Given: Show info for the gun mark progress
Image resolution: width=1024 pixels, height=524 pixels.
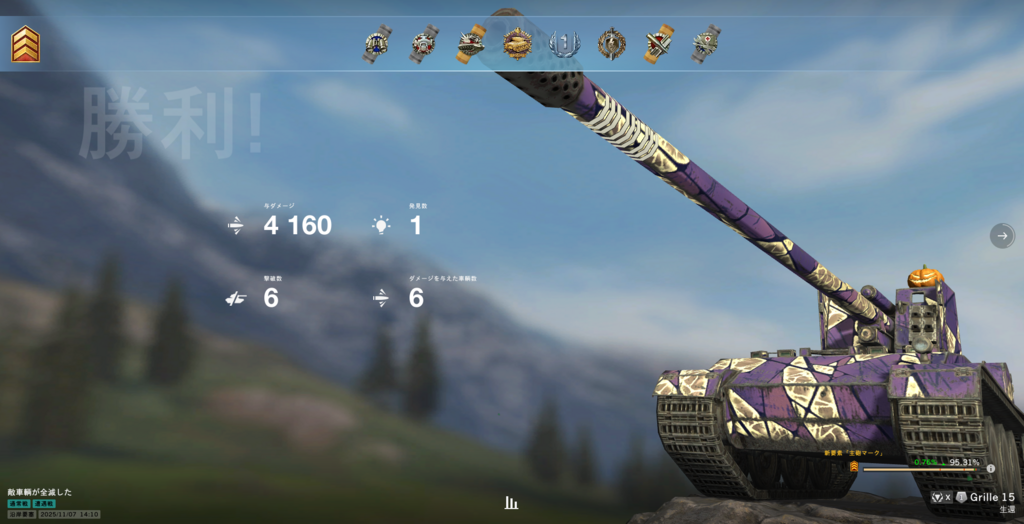Looking at the screenshot, I should [990, 468].
